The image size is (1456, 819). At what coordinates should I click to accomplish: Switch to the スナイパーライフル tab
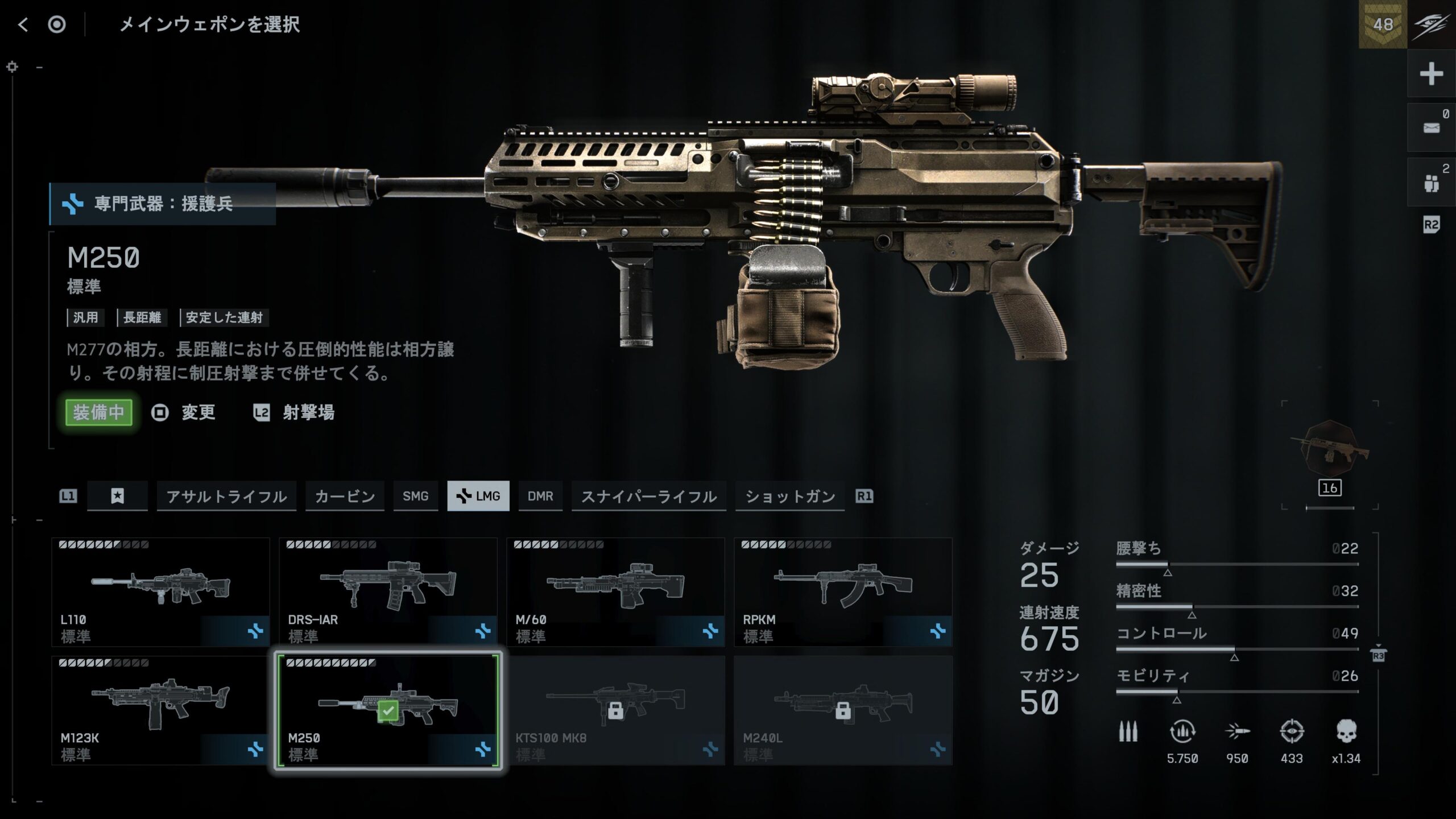point(648,496)
